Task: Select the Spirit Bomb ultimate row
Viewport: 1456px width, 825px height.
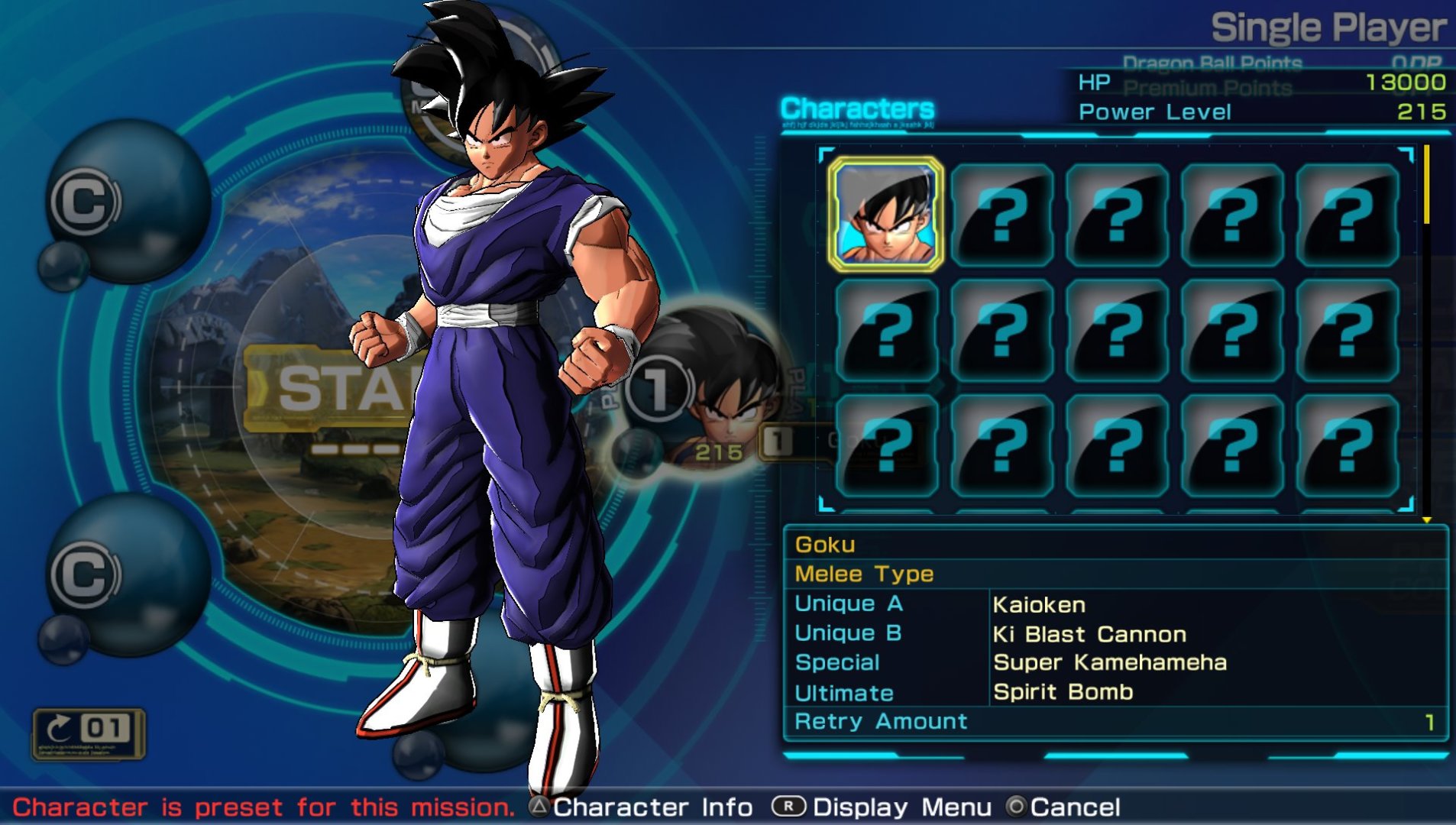Action: pos(1115,692)
